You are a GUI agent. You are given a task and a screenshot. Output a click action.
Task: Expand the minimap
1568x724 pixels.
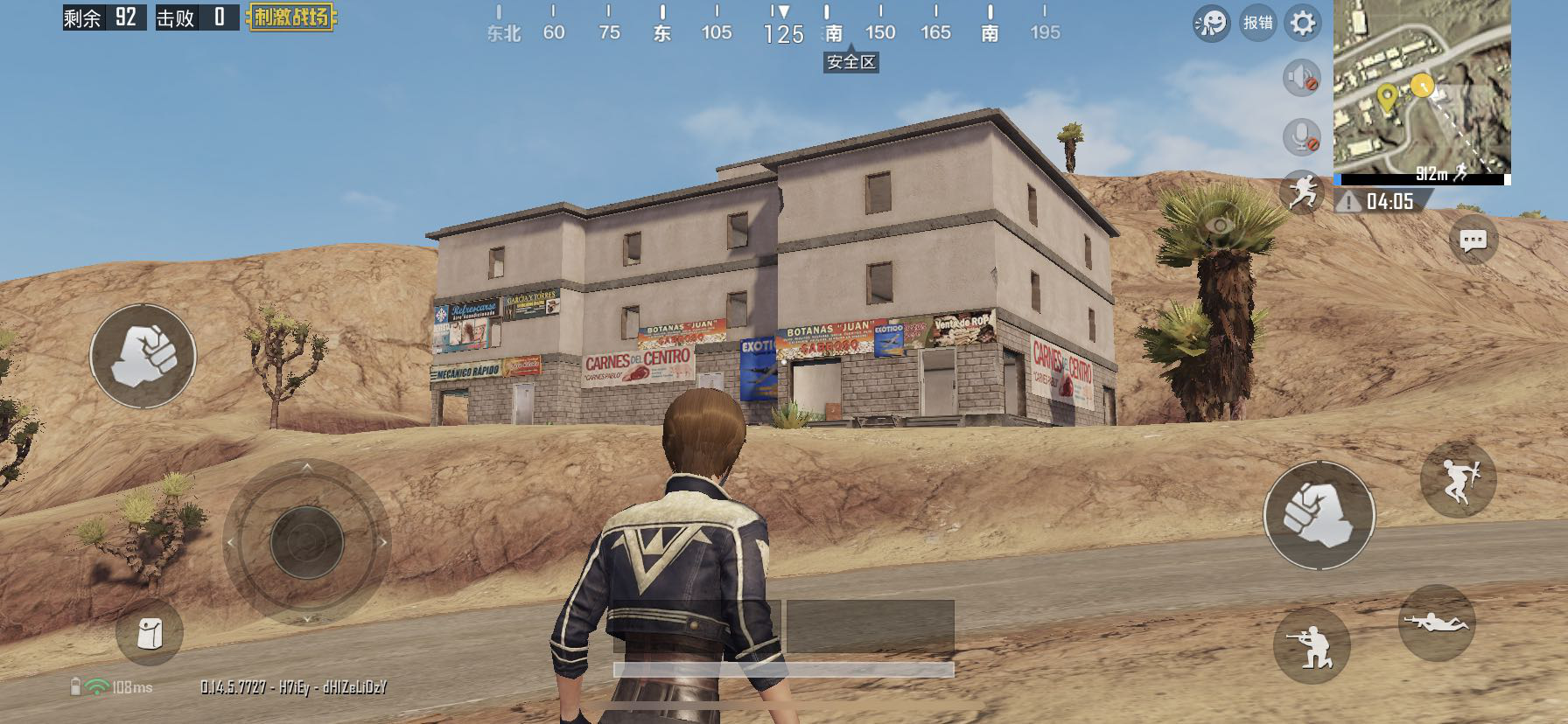coord(1422,87)
